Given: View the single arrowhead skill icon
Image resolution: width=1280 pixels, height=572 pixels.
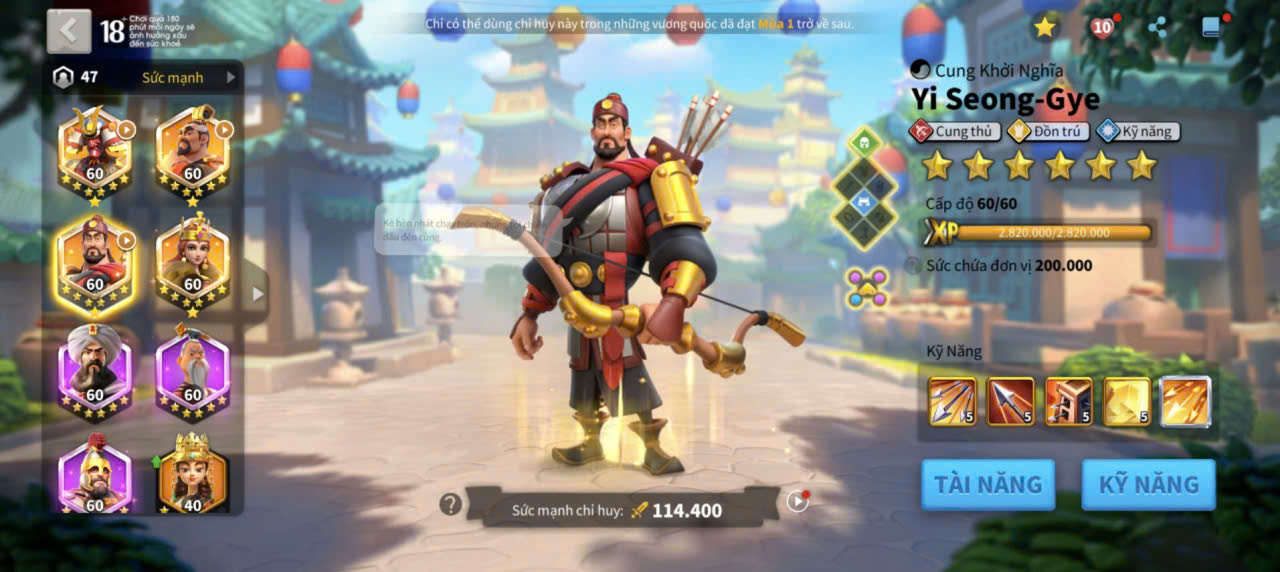Looking at the screenshot, I should [x=1010, y=401].
